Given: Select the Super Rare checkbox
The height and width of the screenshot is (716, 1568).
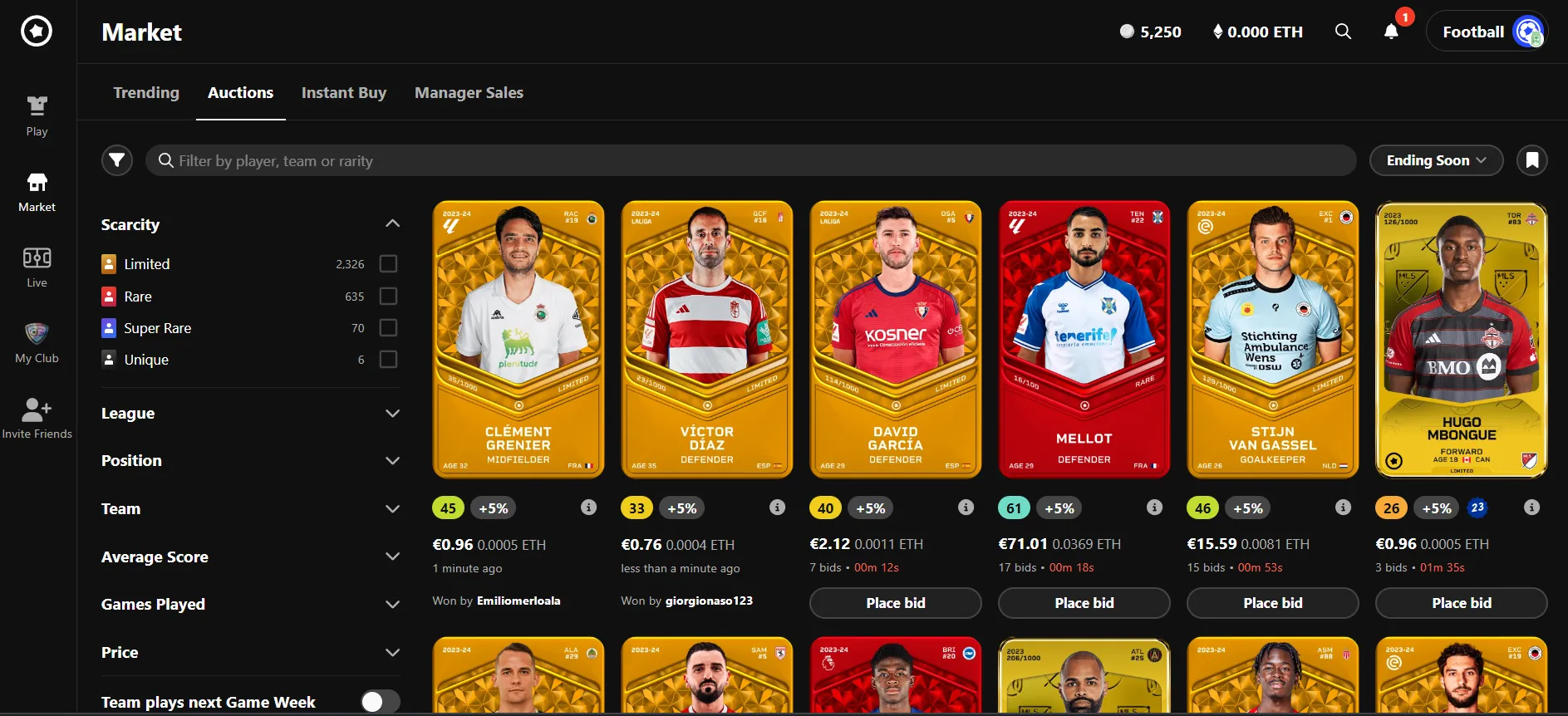Looking at the screenshot, I should pyautogui.click(x=388, y=327).
